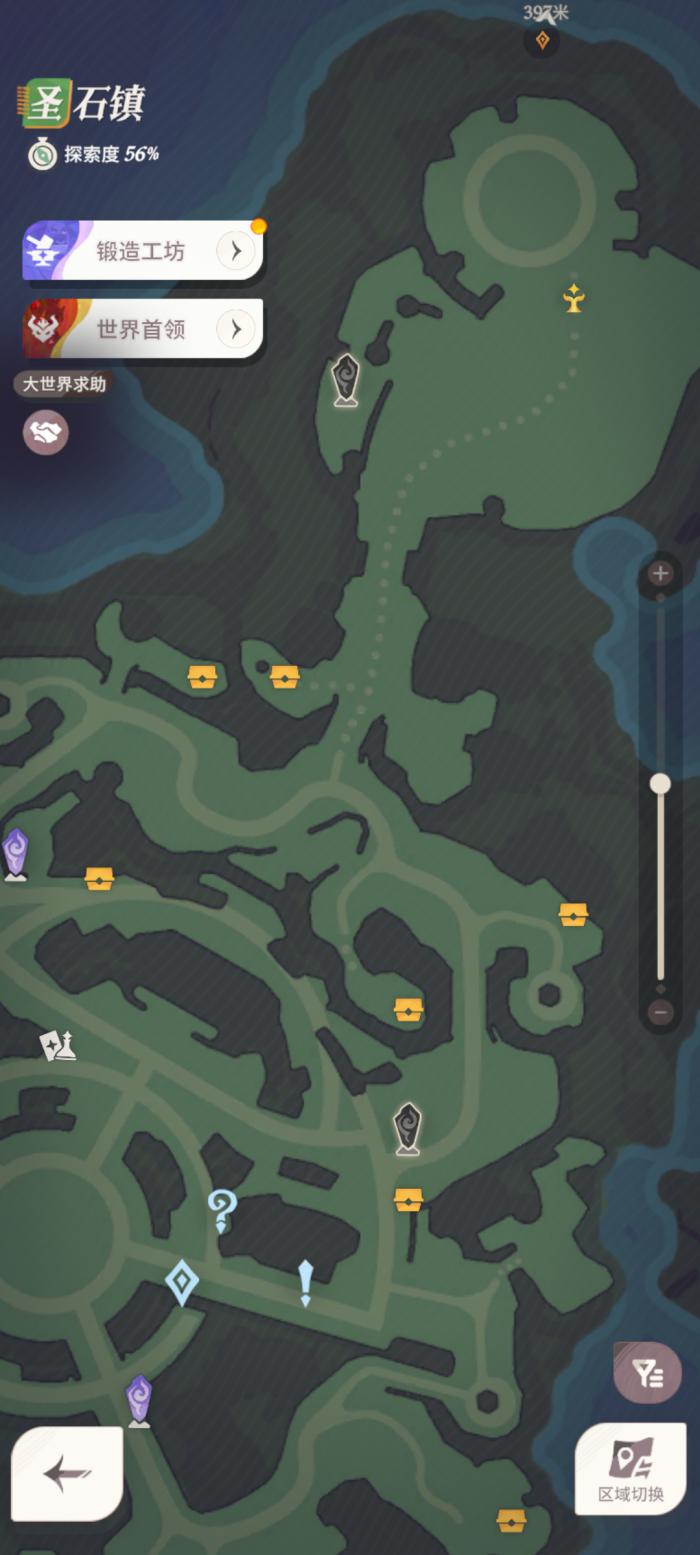The image size is (700, 1555).
Task: Select the cards and chess piece marker
Action: [x=57, y=1045]
